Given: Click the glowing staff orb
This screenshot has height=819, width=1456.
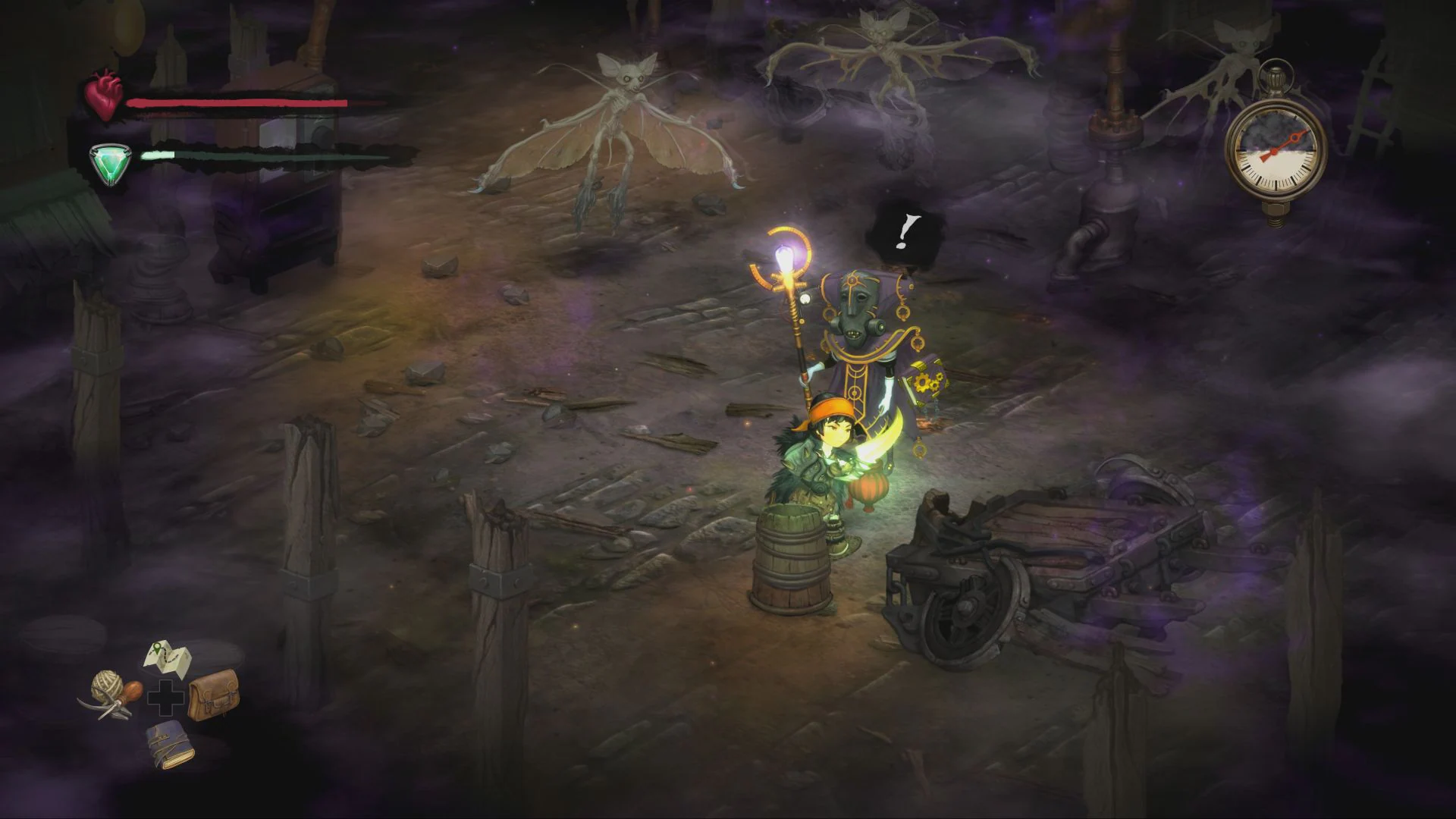Looking at the screenshot, I should [785, 258].
